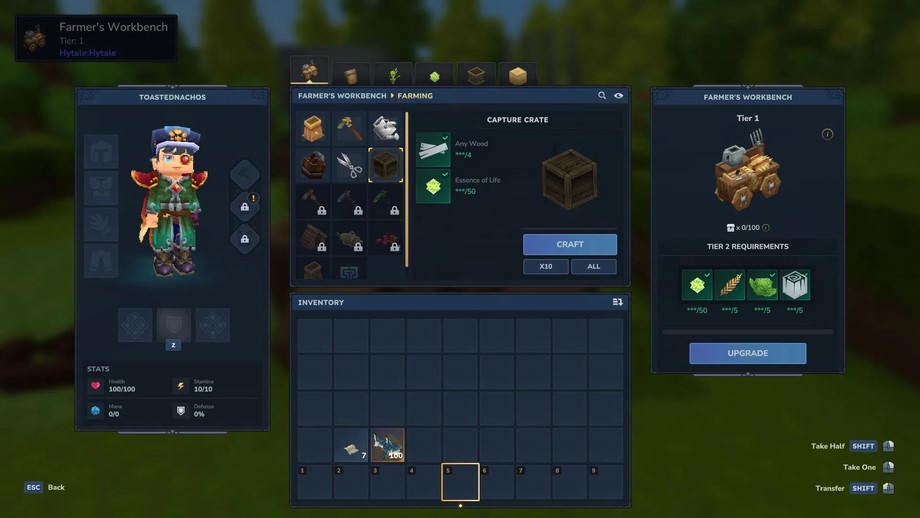Select the shears recipe
This screenshot has height=518, width=920.
349,165
